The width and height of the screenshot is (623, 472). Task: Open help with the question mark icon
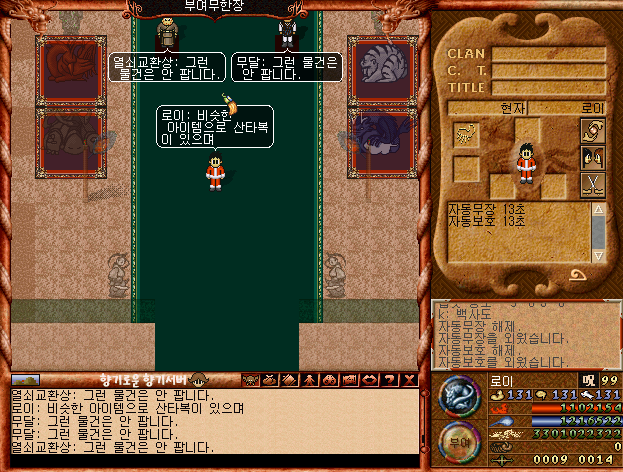[x=385, y=380]
